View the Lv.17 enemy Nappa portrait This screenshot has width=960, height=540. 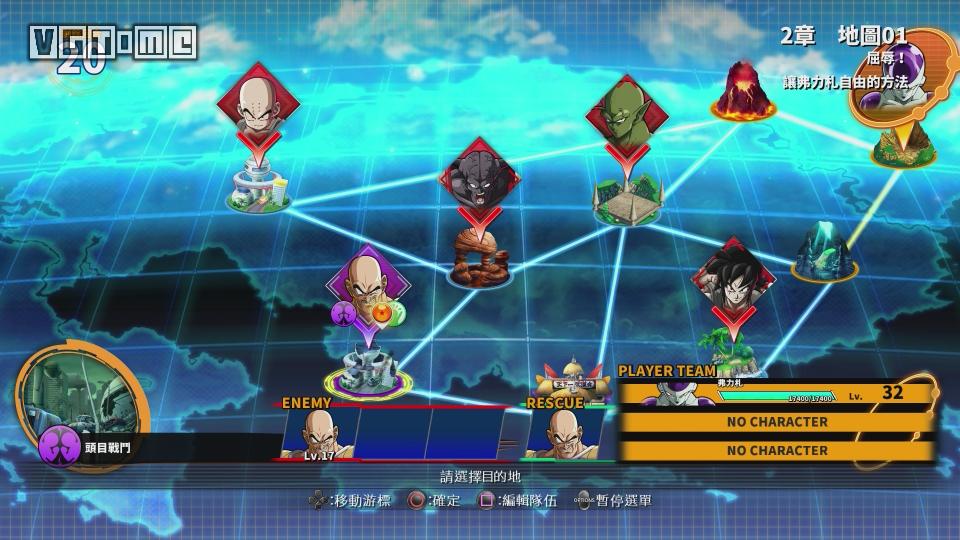coord(319,433)
